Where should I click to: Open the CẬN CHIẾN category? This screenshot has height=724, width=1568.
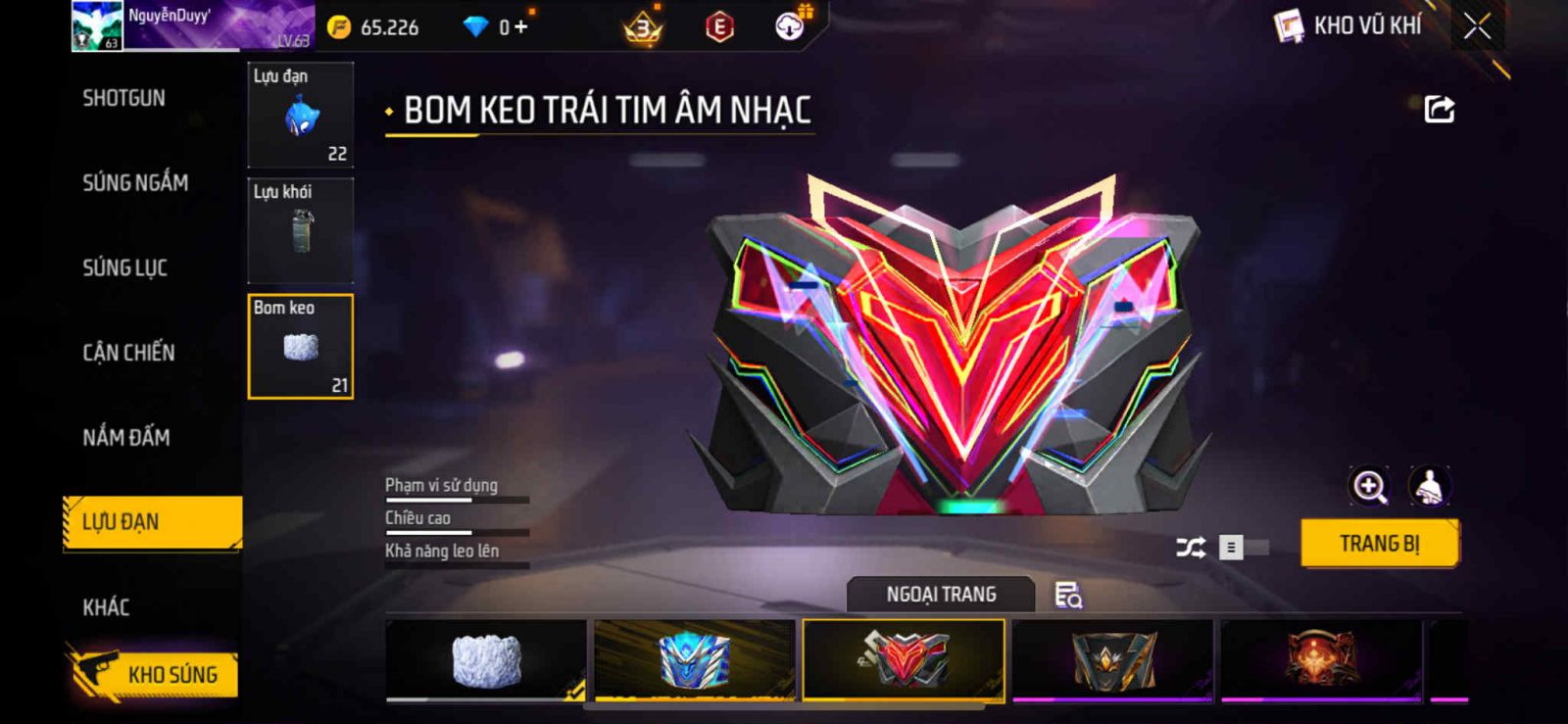(128, 353)
